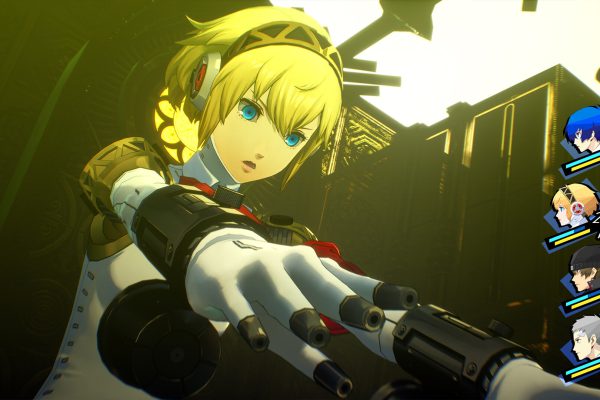This screenshot has height=400, width=600.
Task: Pick the silver-haired party member portrait
Action: click(x=583, y=338)
